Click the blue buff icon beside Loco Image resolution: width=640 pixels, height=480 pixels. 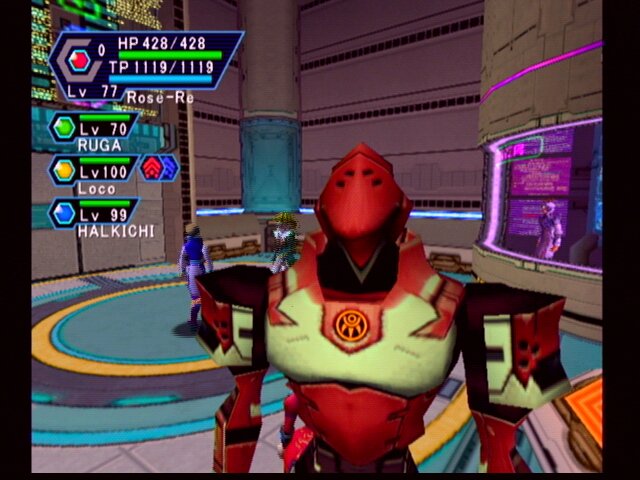[168, 167]
